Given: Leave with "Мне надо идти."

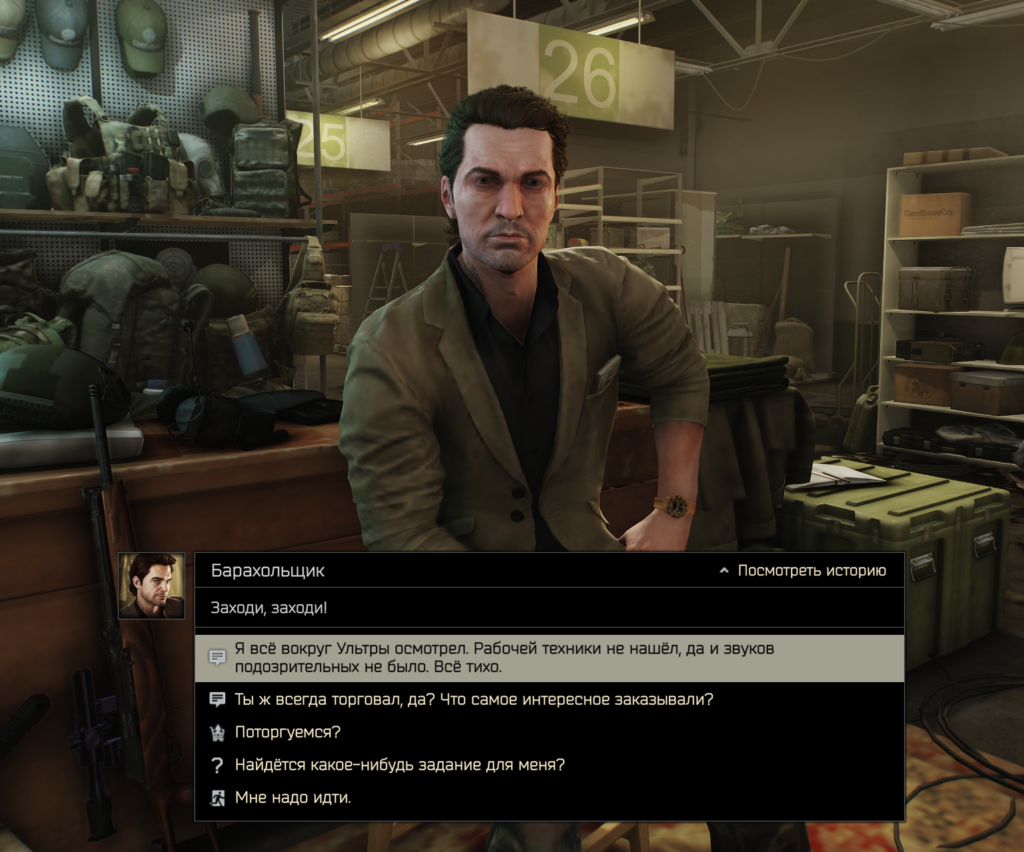Looking at the screenshot, I should coord(293,798).
